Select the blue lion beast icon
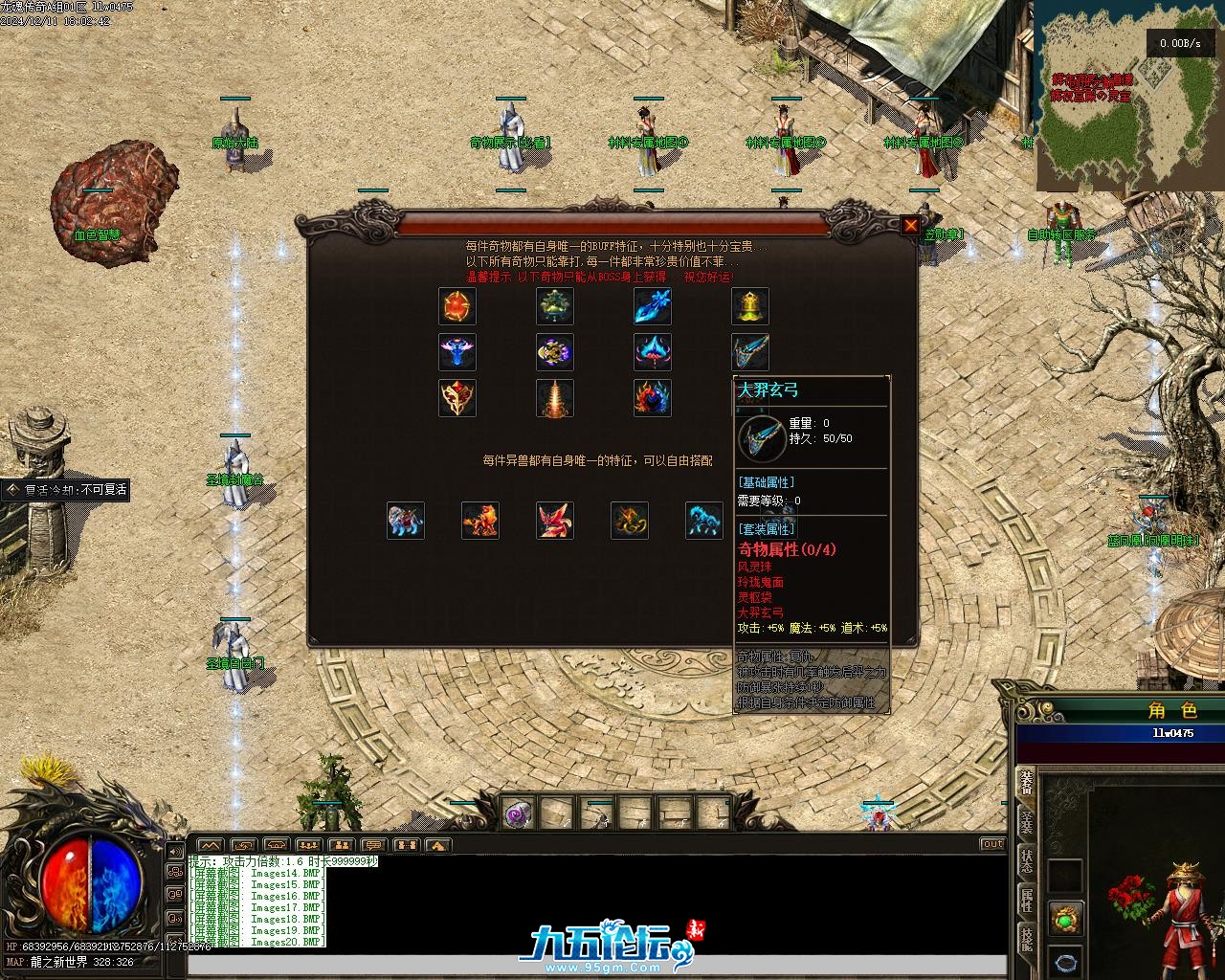 (406, 521)
